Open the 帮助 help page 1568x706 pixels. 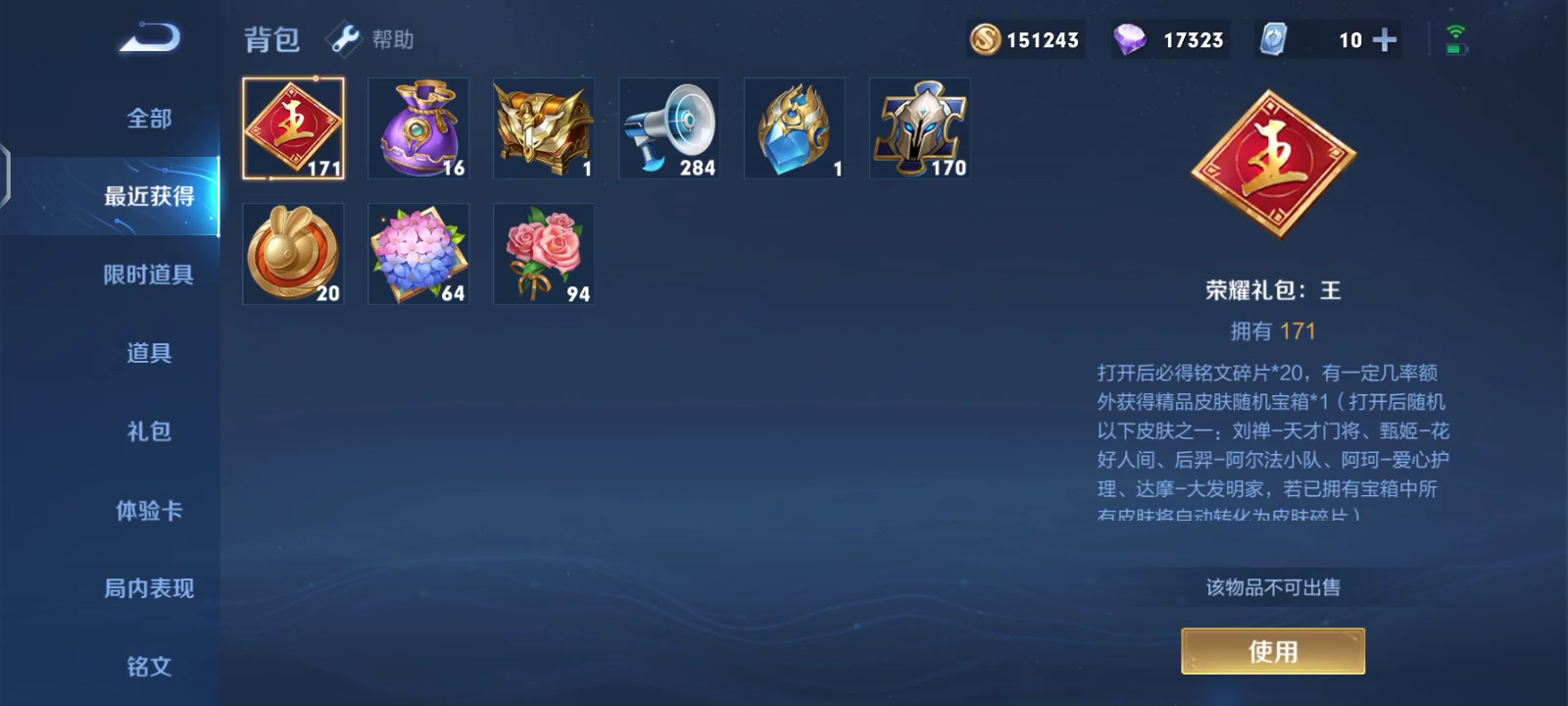coord(372,39)
